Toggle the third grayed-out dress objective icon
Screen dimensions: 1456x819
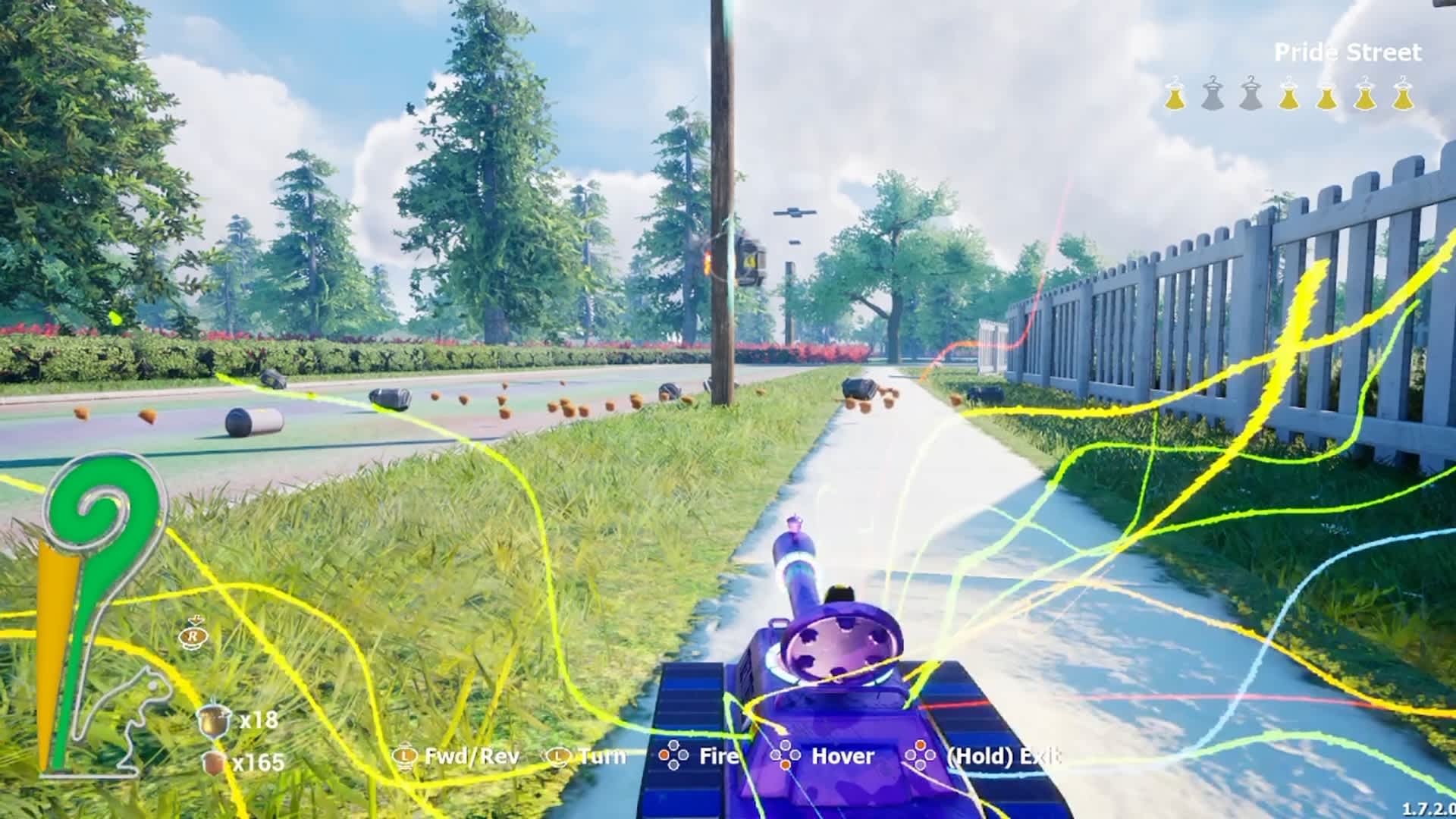pyautogui.click(x=1251, y=94)
